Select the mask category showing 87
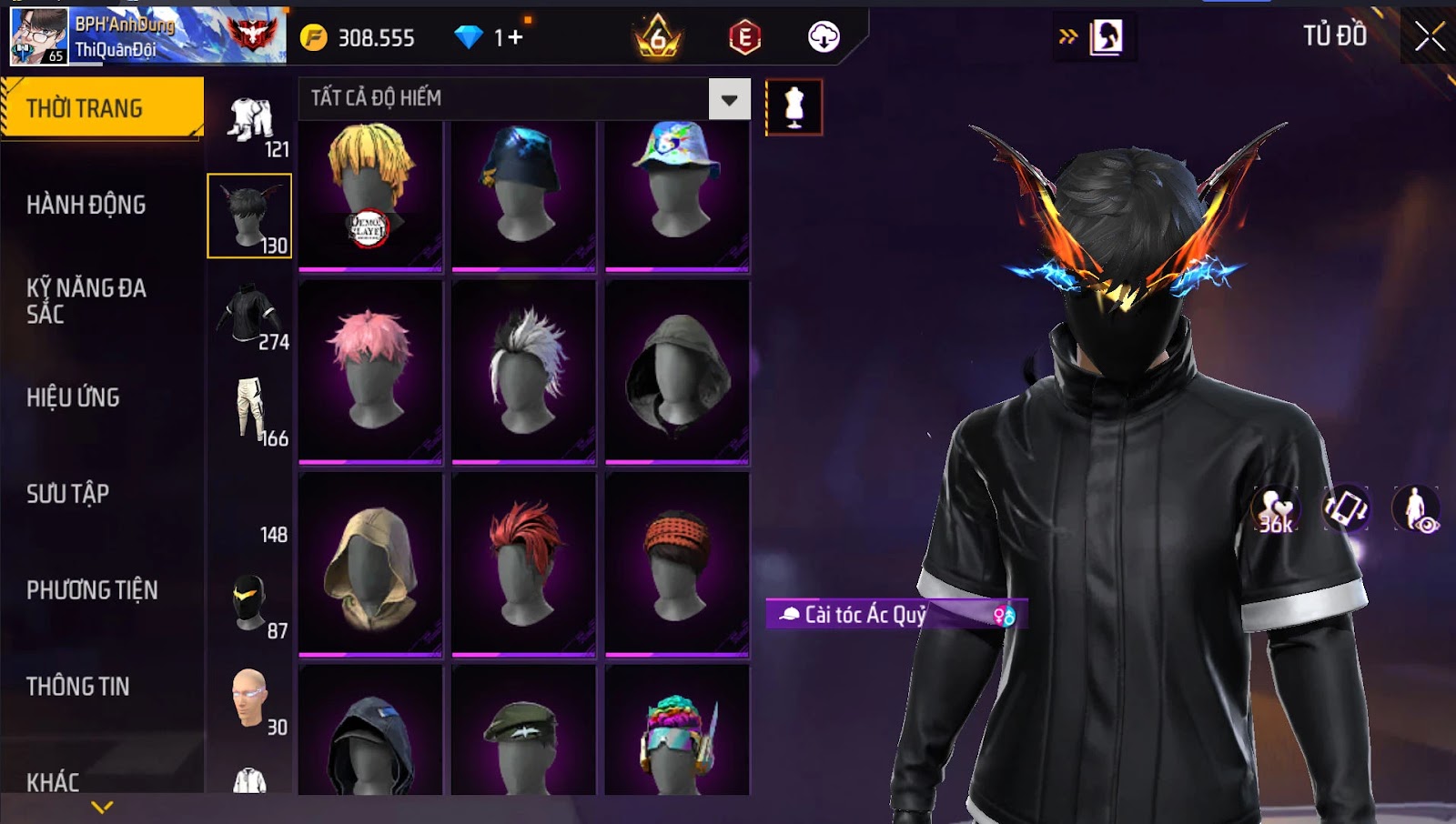Screen dimensions: 1456x824 (251, 603)
